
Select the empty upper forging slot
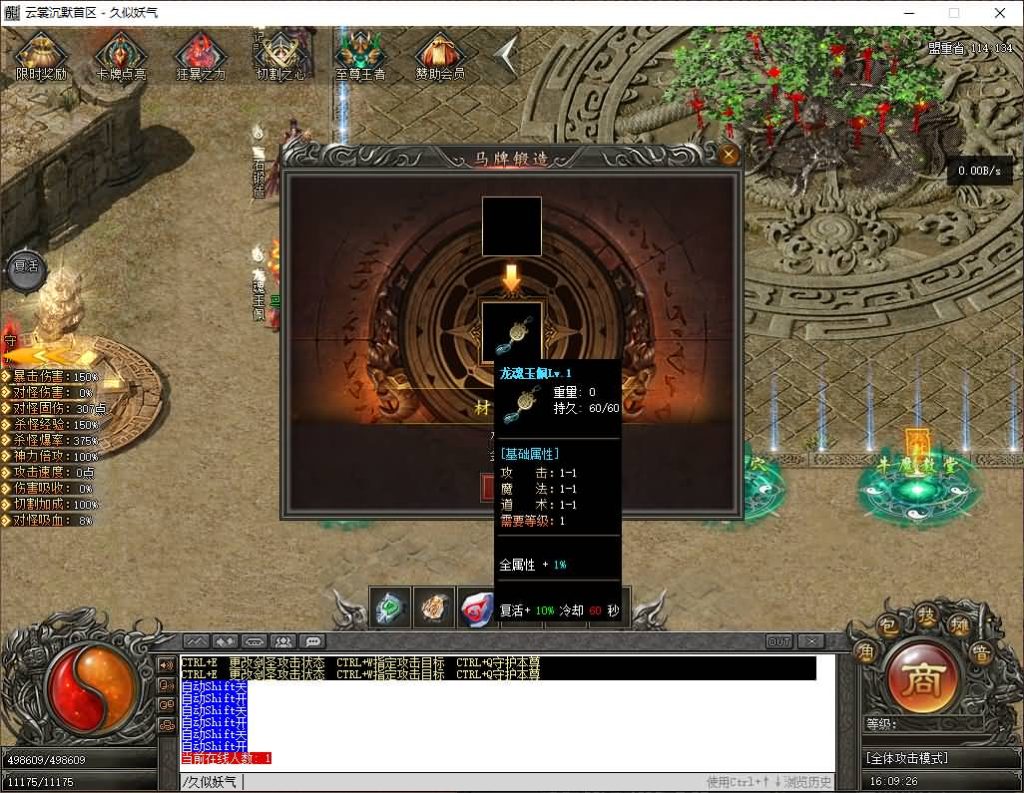(512, 226)
